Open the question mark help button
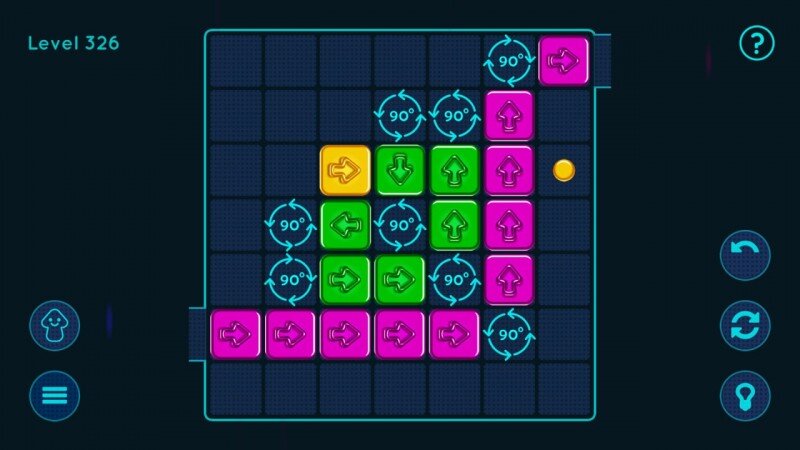 pyautogui.click(x=756, y=42)
